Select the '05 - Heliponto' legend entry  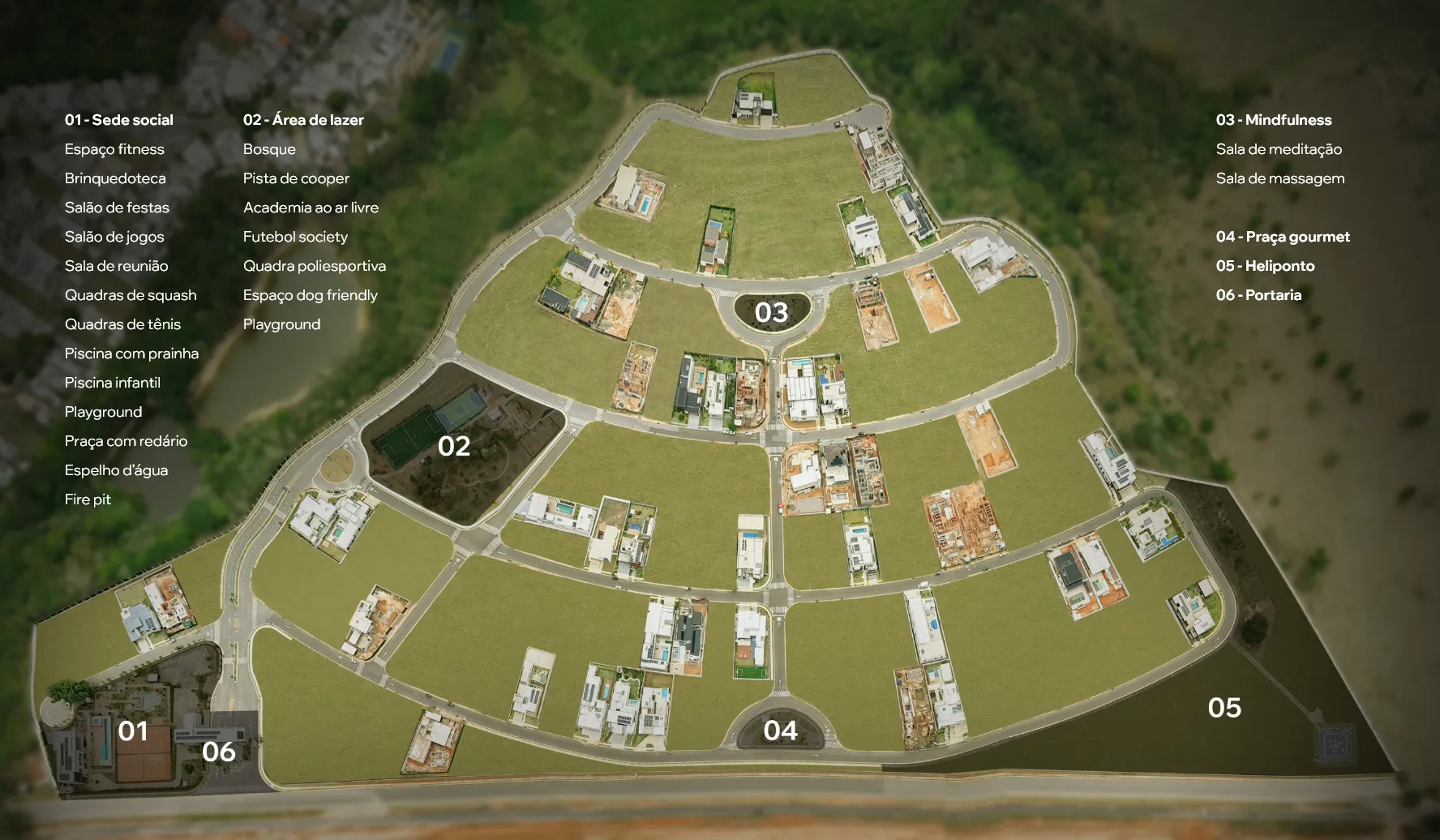(1265, 266)
